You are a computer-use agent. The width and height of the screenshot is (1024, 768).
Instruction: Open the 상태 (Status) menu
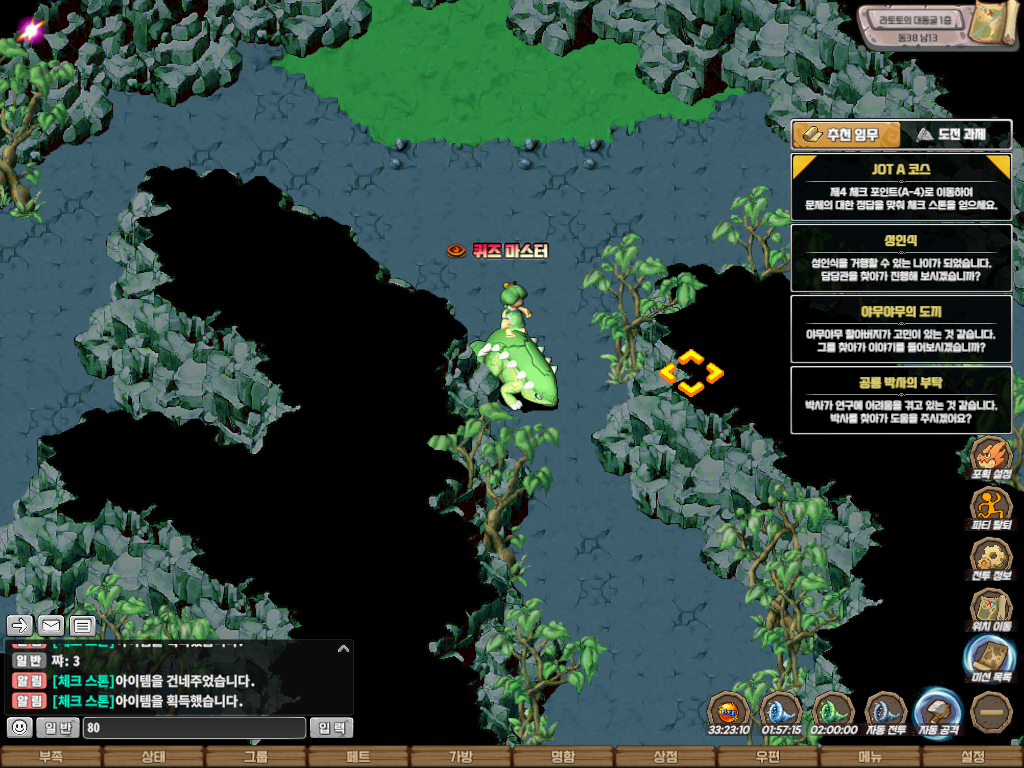pos(153,757)
